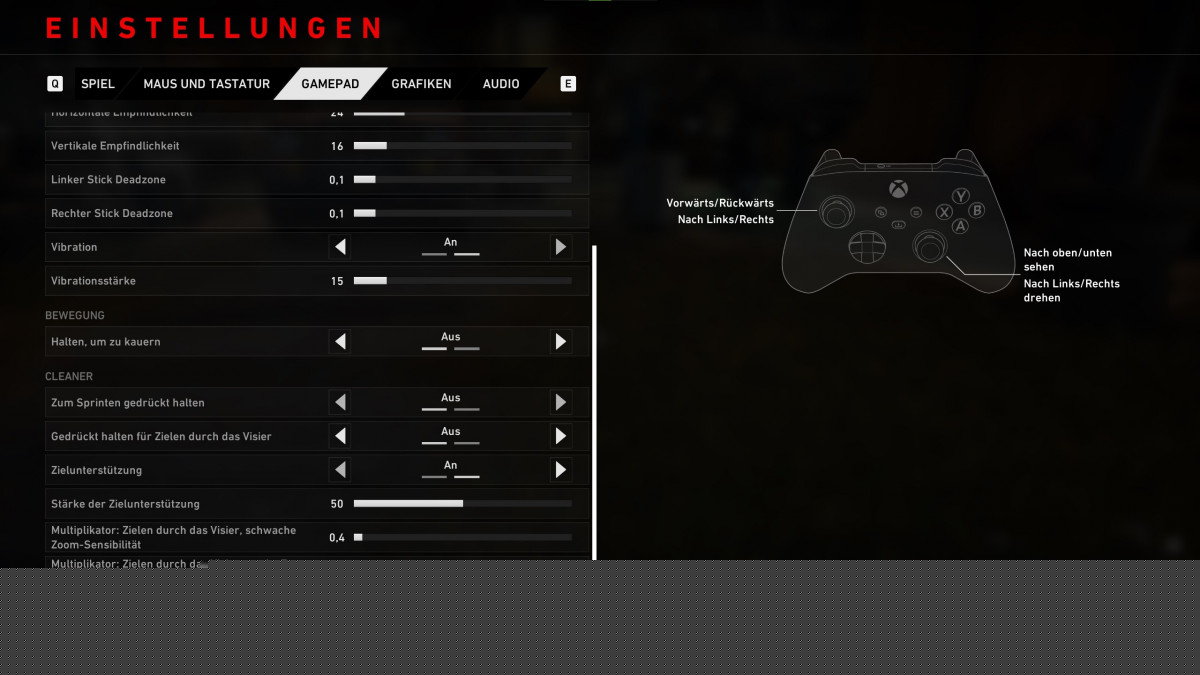Click right arrow for Gedrückt halten für Zielen
Screen dimensions: 1200x675
coord(561,436)
